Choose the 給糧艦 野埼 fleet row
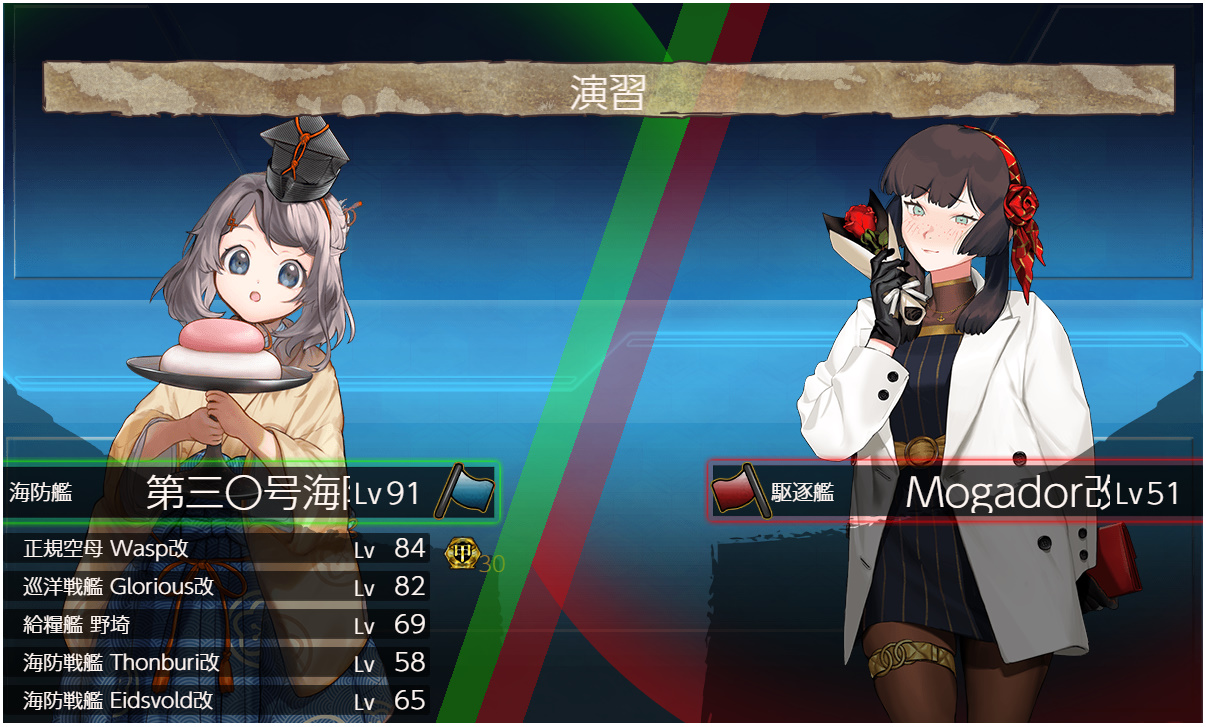The height and width of the screenshot is (727, 1206). pos(220,625)
